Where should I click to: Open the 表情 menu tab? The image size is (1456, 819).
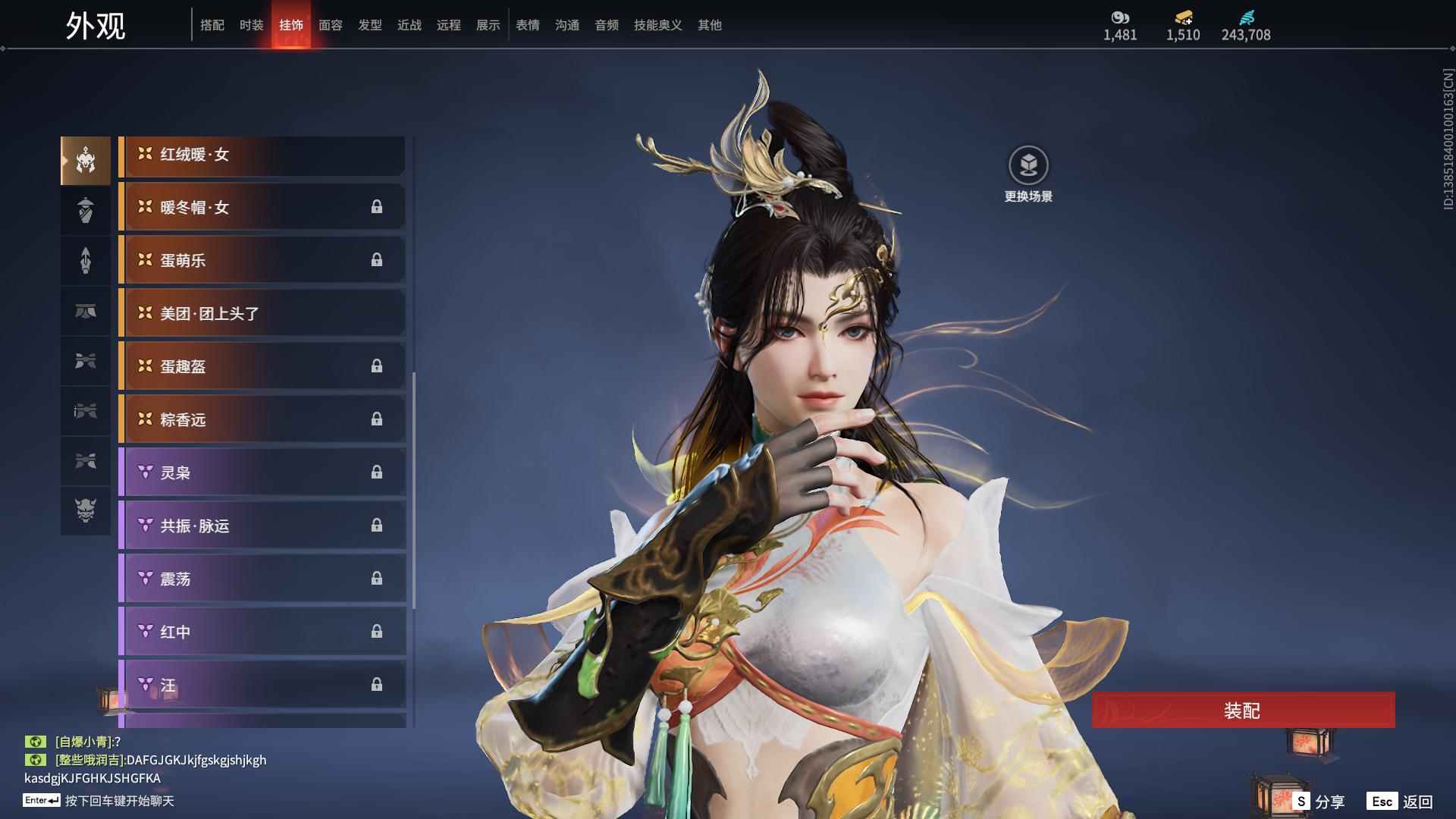pyautogui.click(x=527, y=25)
